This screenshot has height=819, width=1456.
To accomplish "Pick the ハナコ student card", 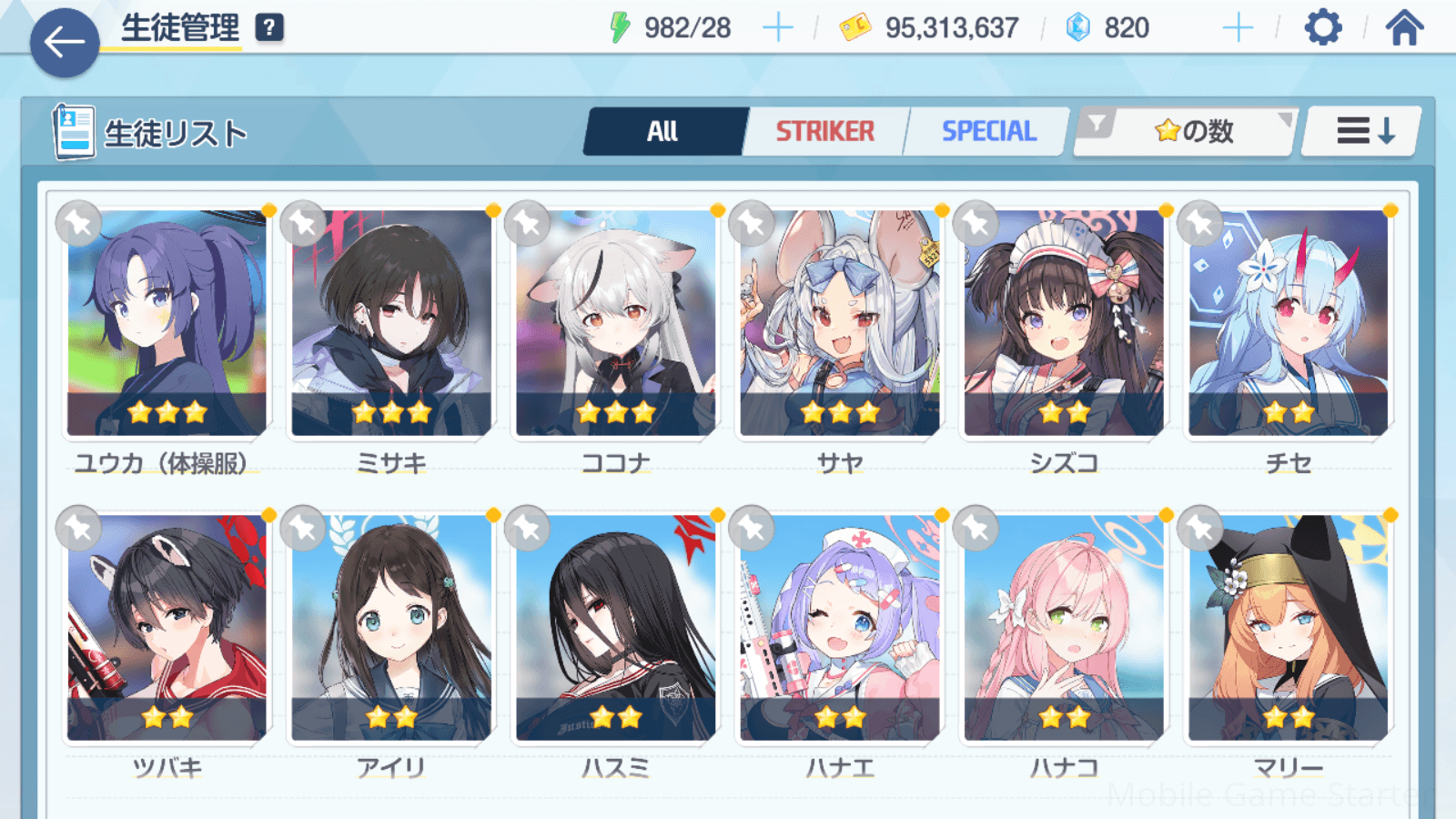I will pyautogui.click(x=1064, y=628).
